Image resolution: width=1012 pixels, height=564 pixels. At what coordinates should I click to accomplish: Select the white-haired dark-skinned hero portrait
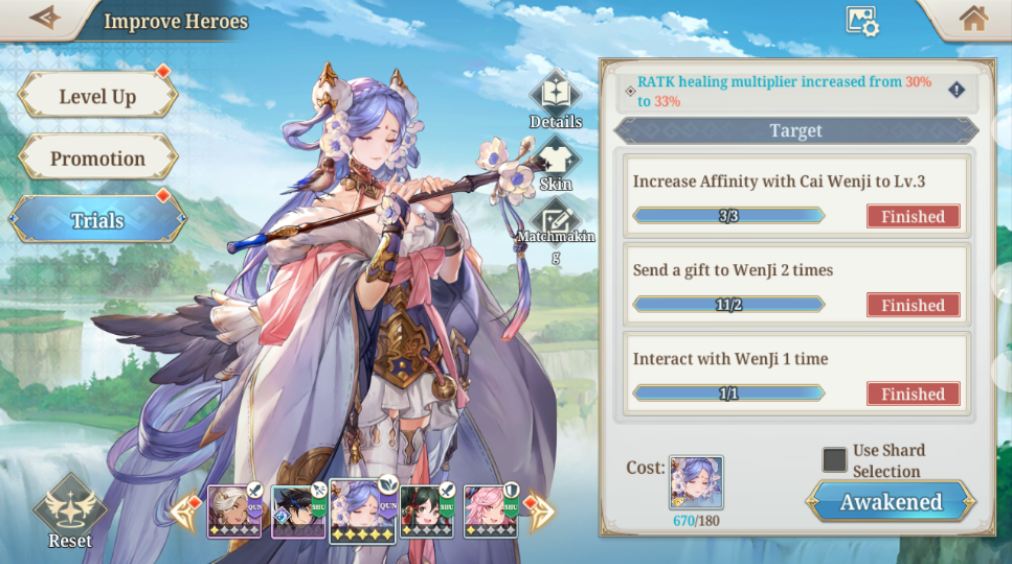click(234, 511)
